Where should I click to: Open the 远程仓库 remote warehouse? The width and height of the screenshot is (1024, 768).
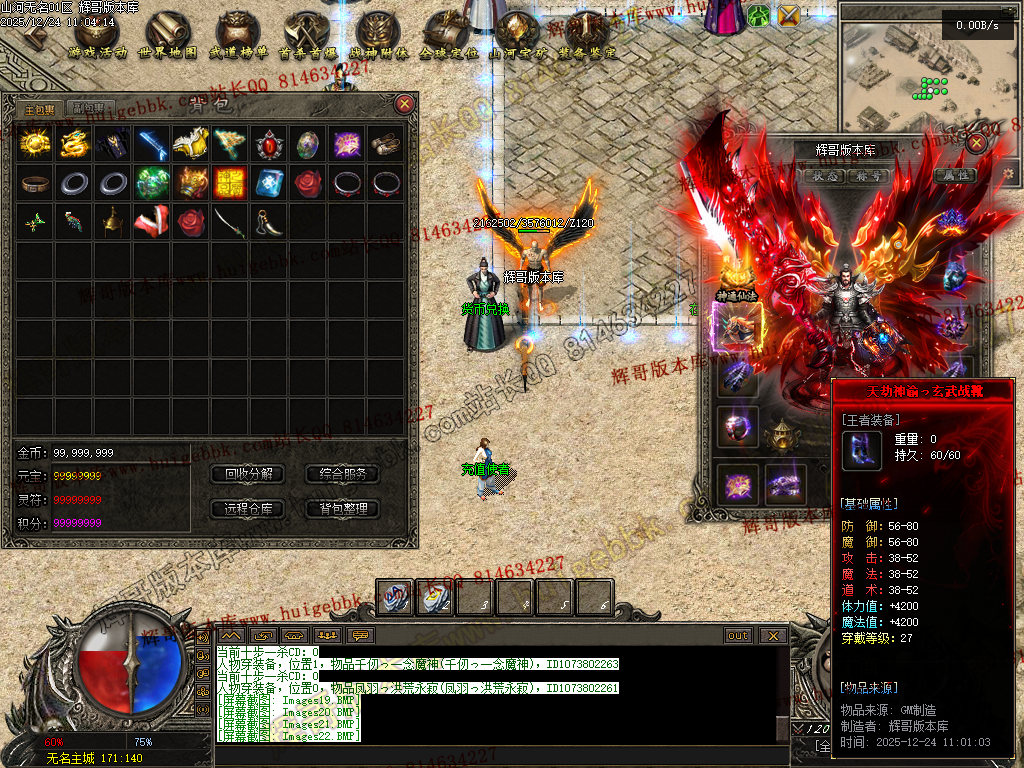(x=248, y=509)
